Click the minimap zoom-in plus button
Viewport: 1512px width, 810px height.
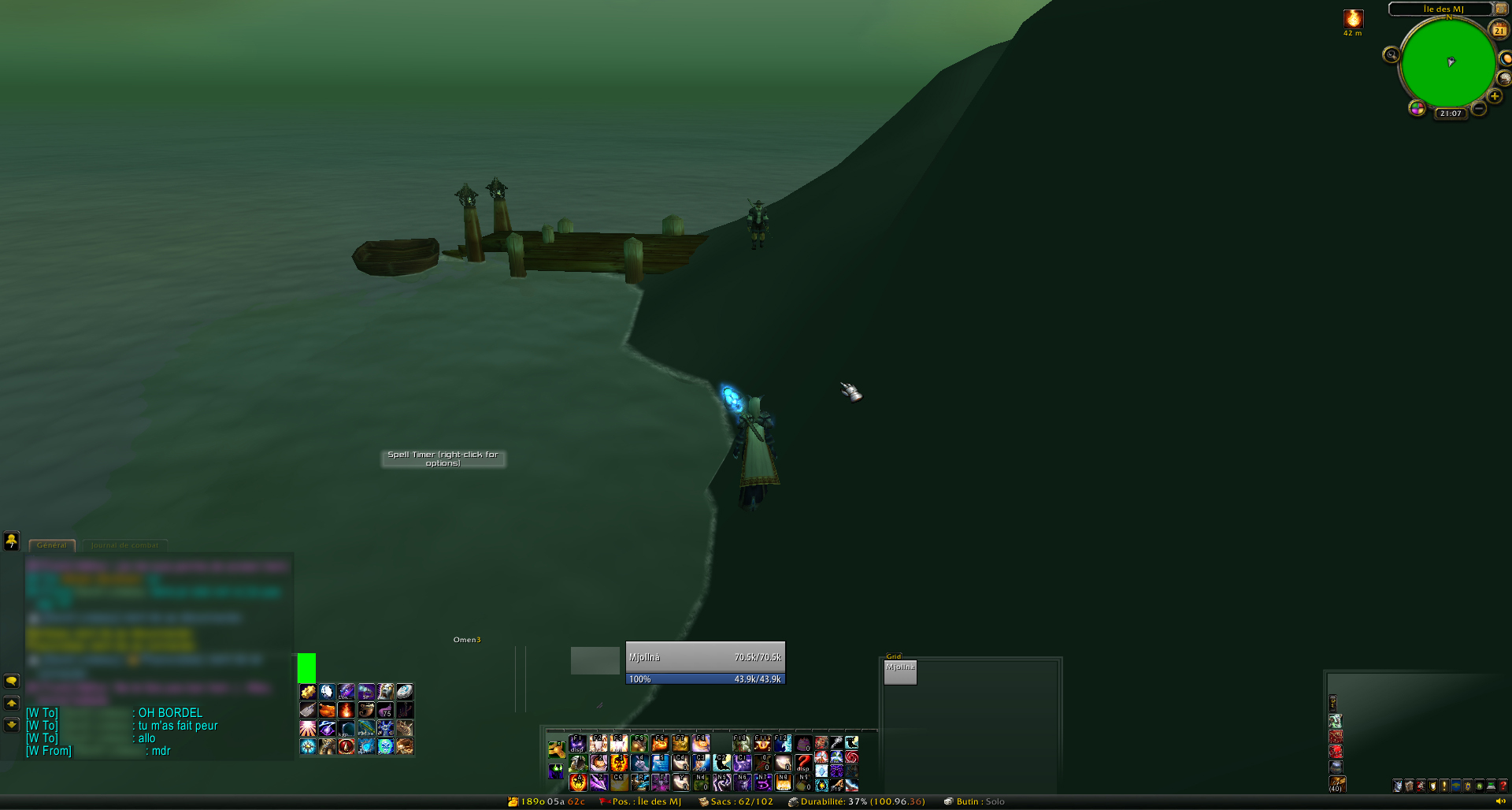click(1494, 96)
